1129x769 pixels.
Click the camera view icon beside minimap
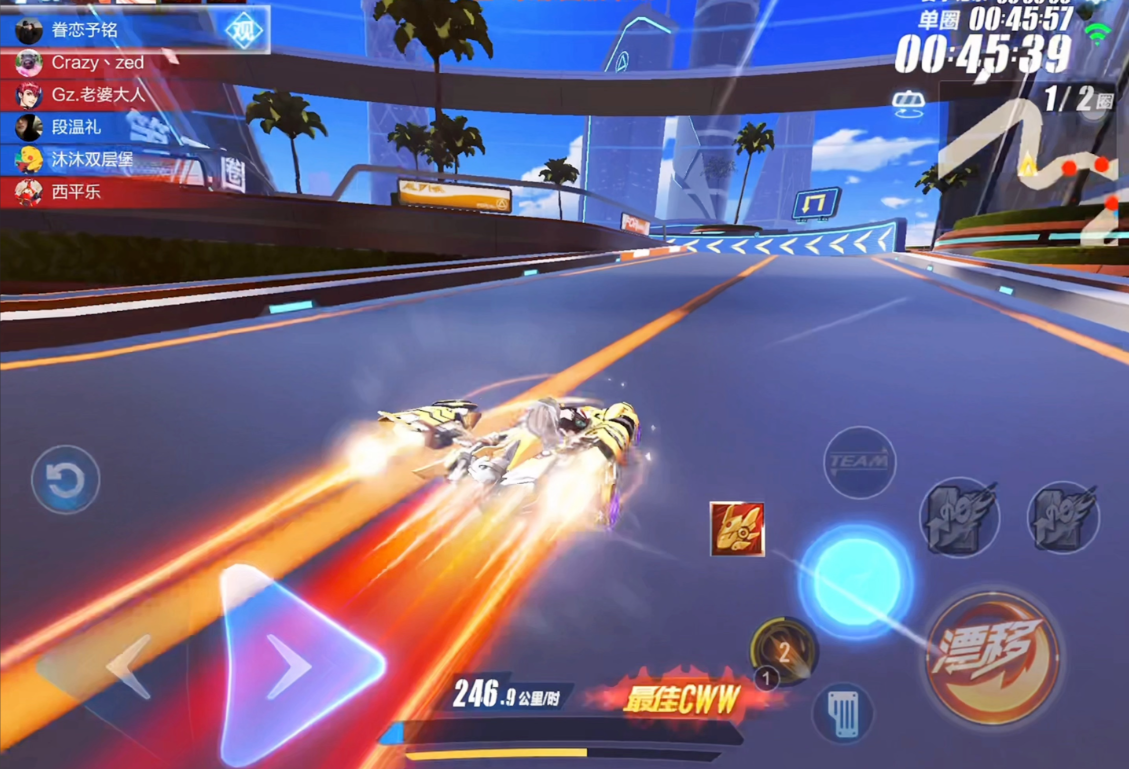coord(908,103)
